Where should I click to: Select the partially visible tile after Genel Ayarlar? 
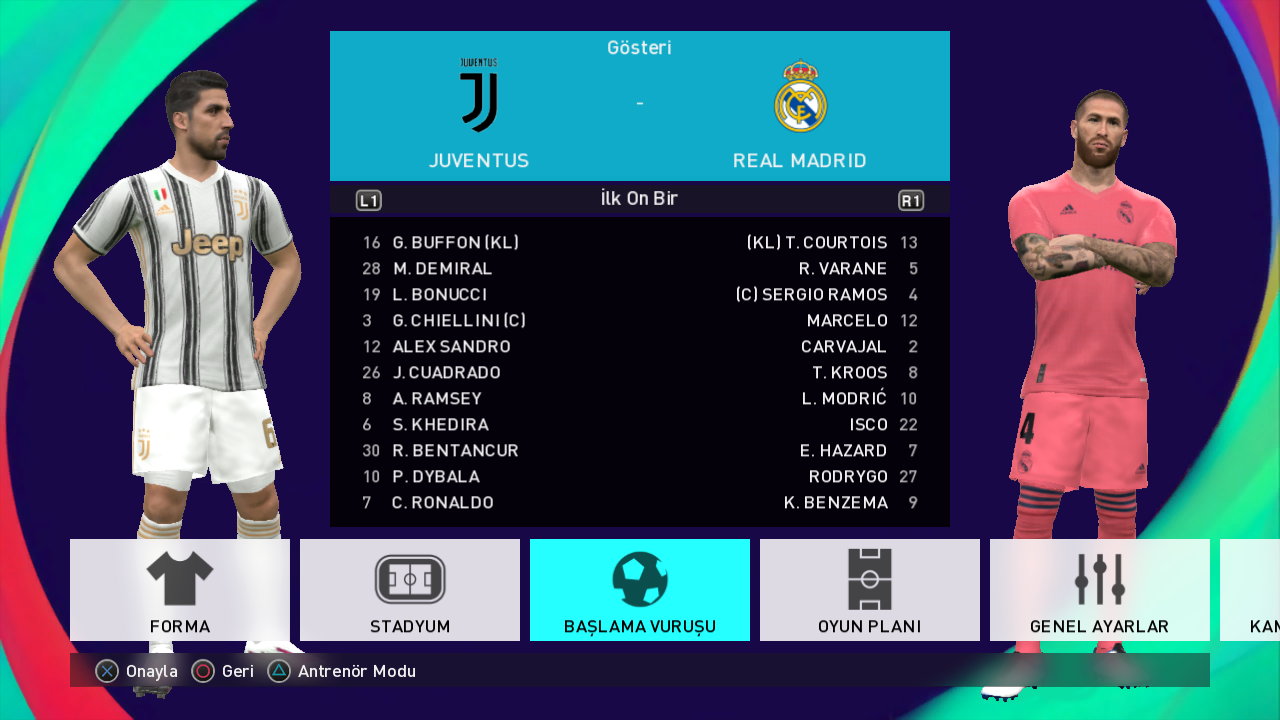[1250, 590]
